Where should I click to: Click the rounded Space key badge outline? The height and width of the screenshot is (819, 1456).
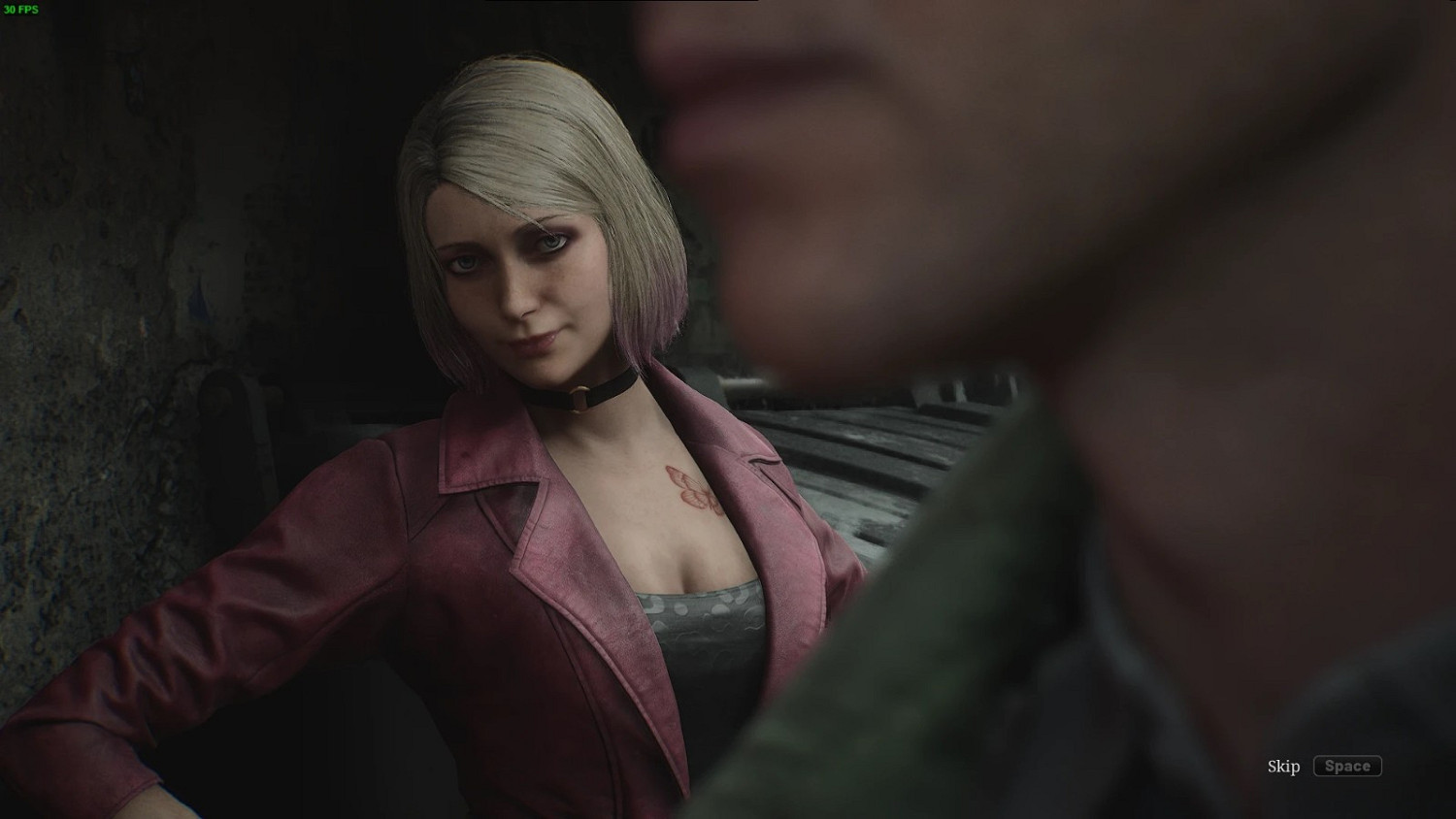1347,766
